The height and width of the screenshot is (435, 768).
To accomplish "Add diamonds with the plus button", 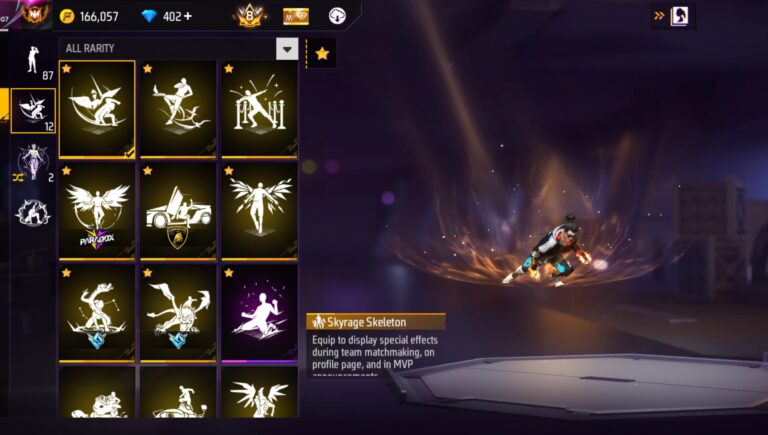I will (188, 16).
